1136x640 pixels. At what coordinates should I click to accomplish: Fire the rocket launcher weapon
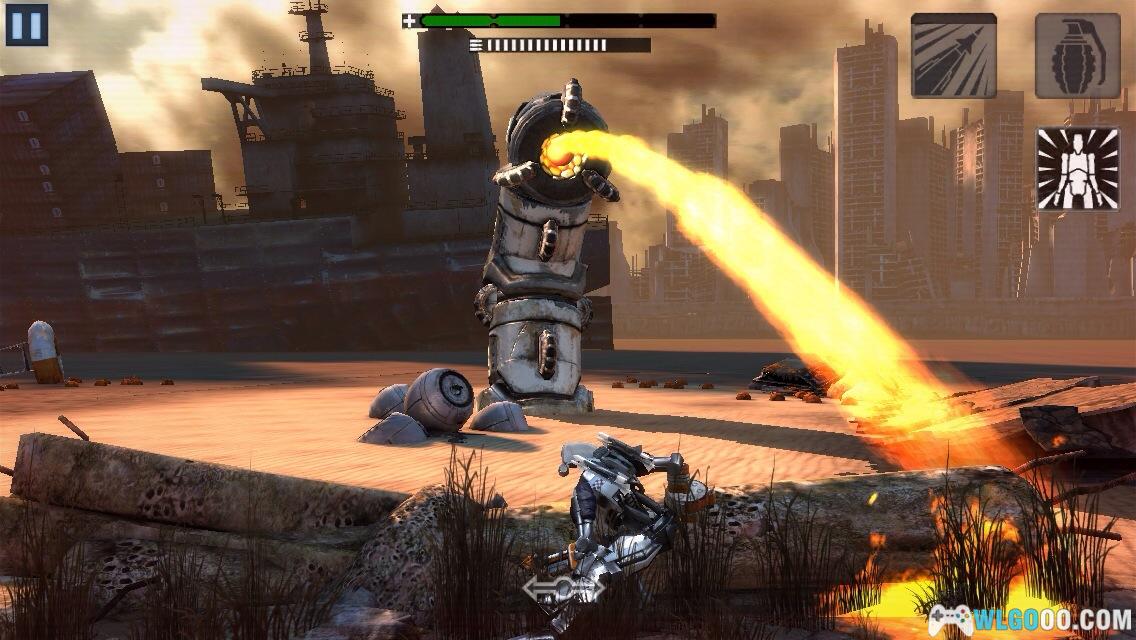tap(953, 56)
